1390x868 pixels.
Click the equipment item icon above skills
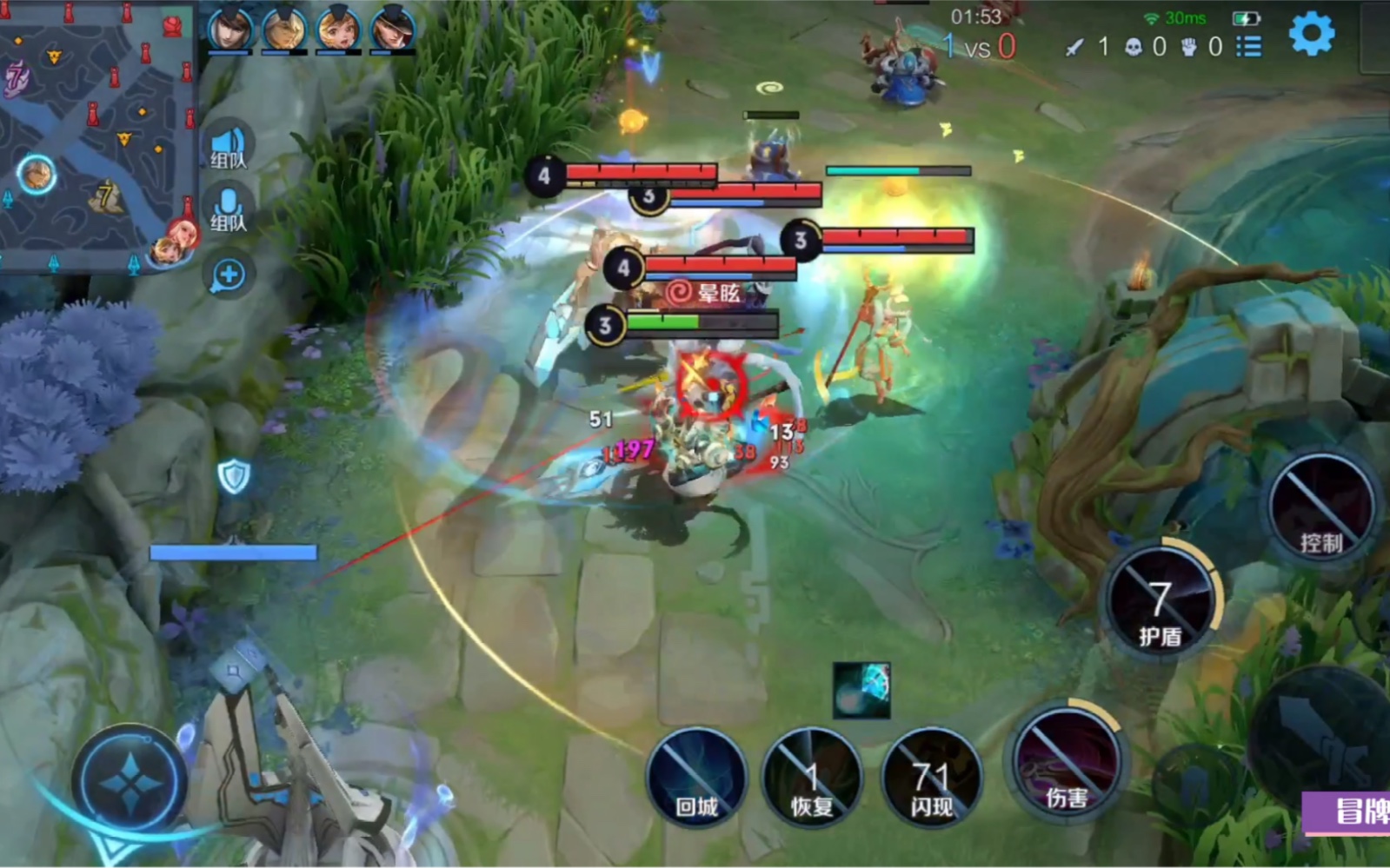point(861,690)
